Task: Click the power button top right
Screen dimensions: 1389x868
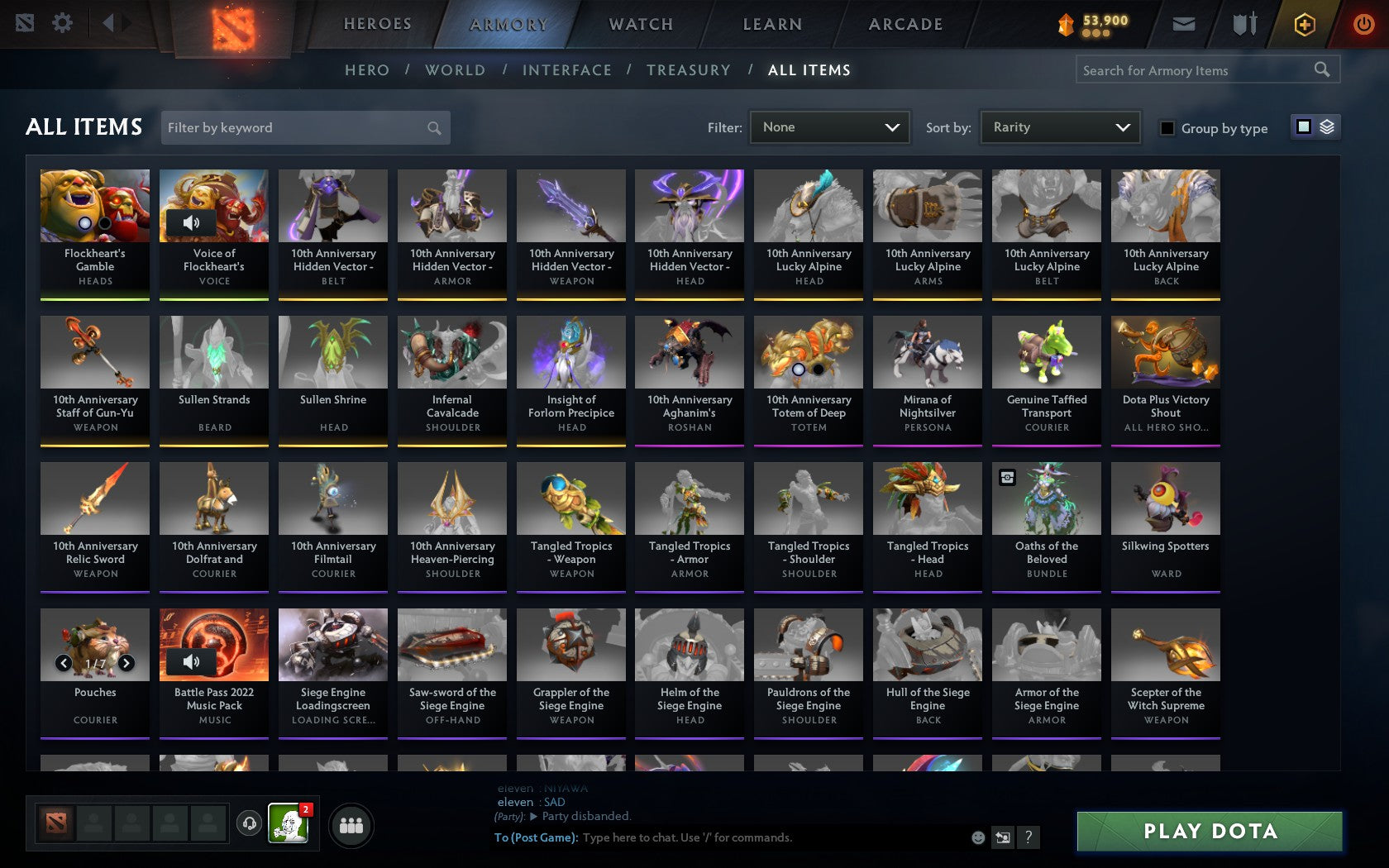Action: click(1363, 23)
